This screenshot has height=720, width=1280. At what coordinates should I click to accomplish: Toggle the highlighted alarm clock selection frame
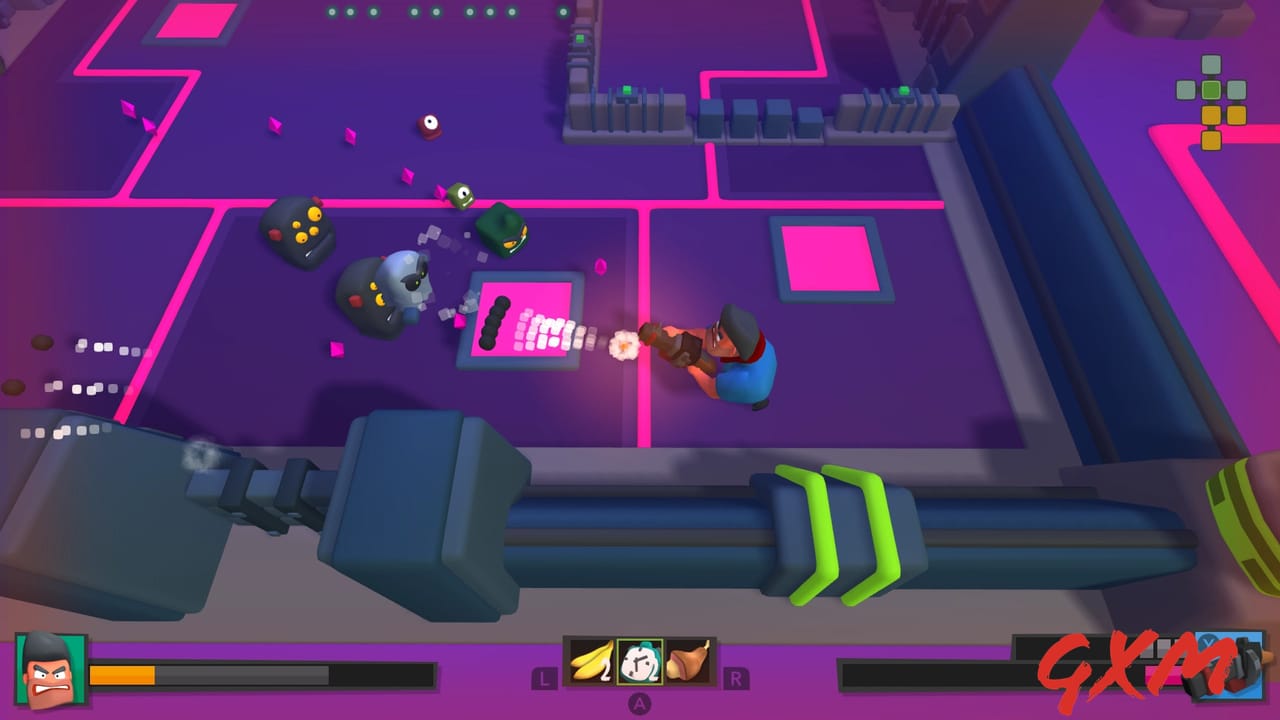[640, 662]
